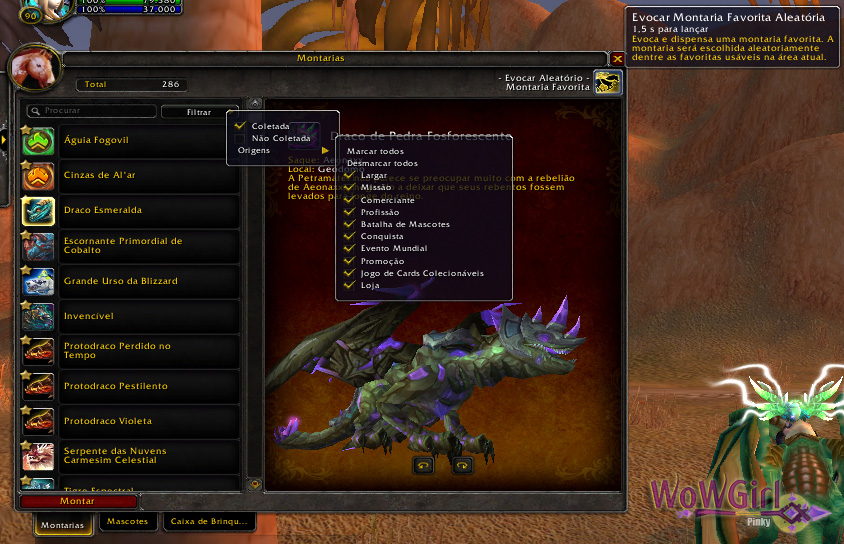Select the Águia Fogovil mount
Image resolution: width=844 pixels, height=544 pixels.
[130, 141]
